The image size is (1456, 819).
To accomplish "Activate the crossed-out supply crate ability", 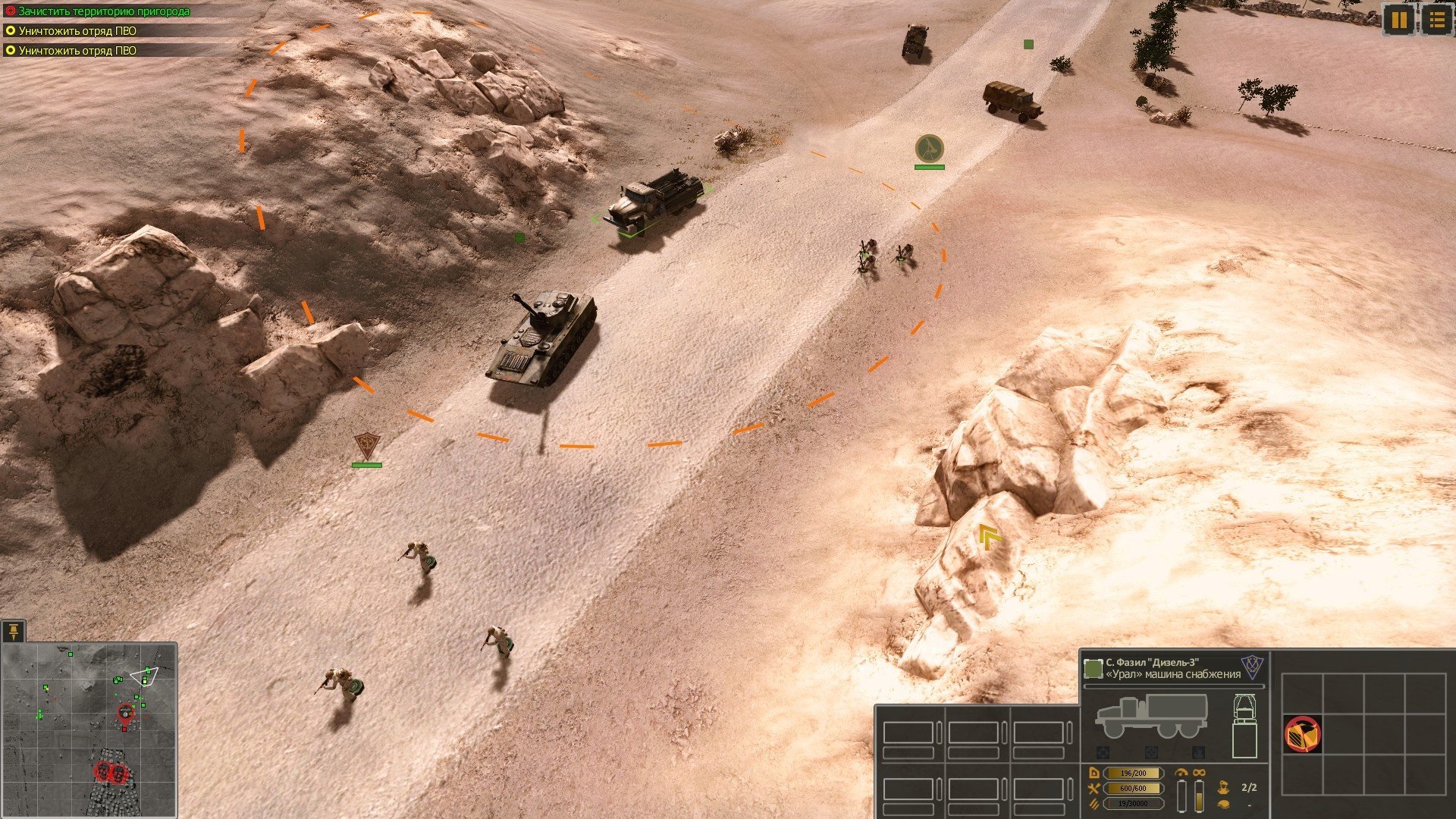I will pyautogui.click(x=1302, y=733).
